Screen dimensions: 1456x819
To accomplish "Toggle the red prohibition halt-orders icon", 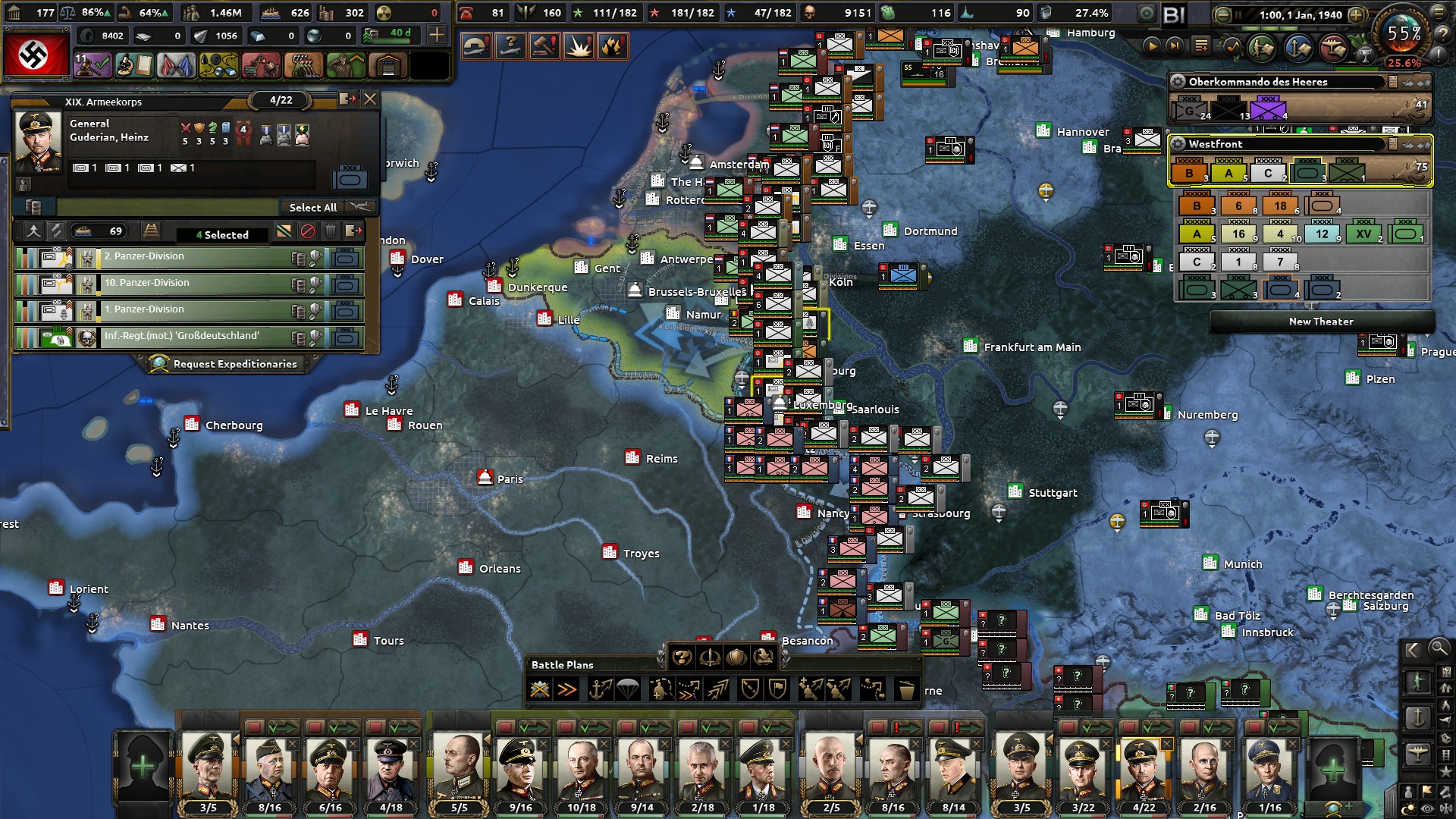I will (308, 231).
